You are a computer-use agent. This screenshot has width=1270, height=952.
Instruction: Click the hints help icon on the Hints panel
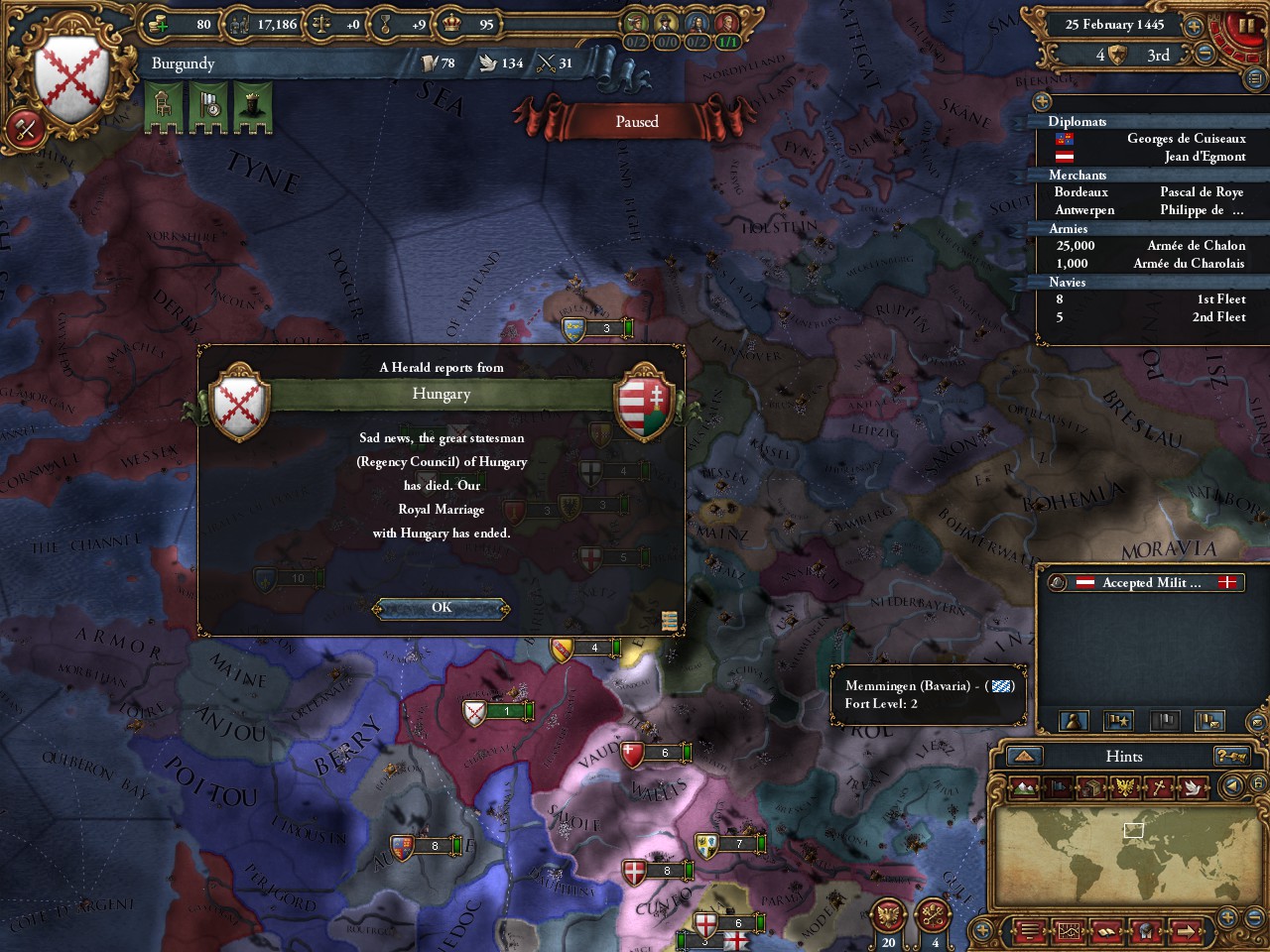1233,754
